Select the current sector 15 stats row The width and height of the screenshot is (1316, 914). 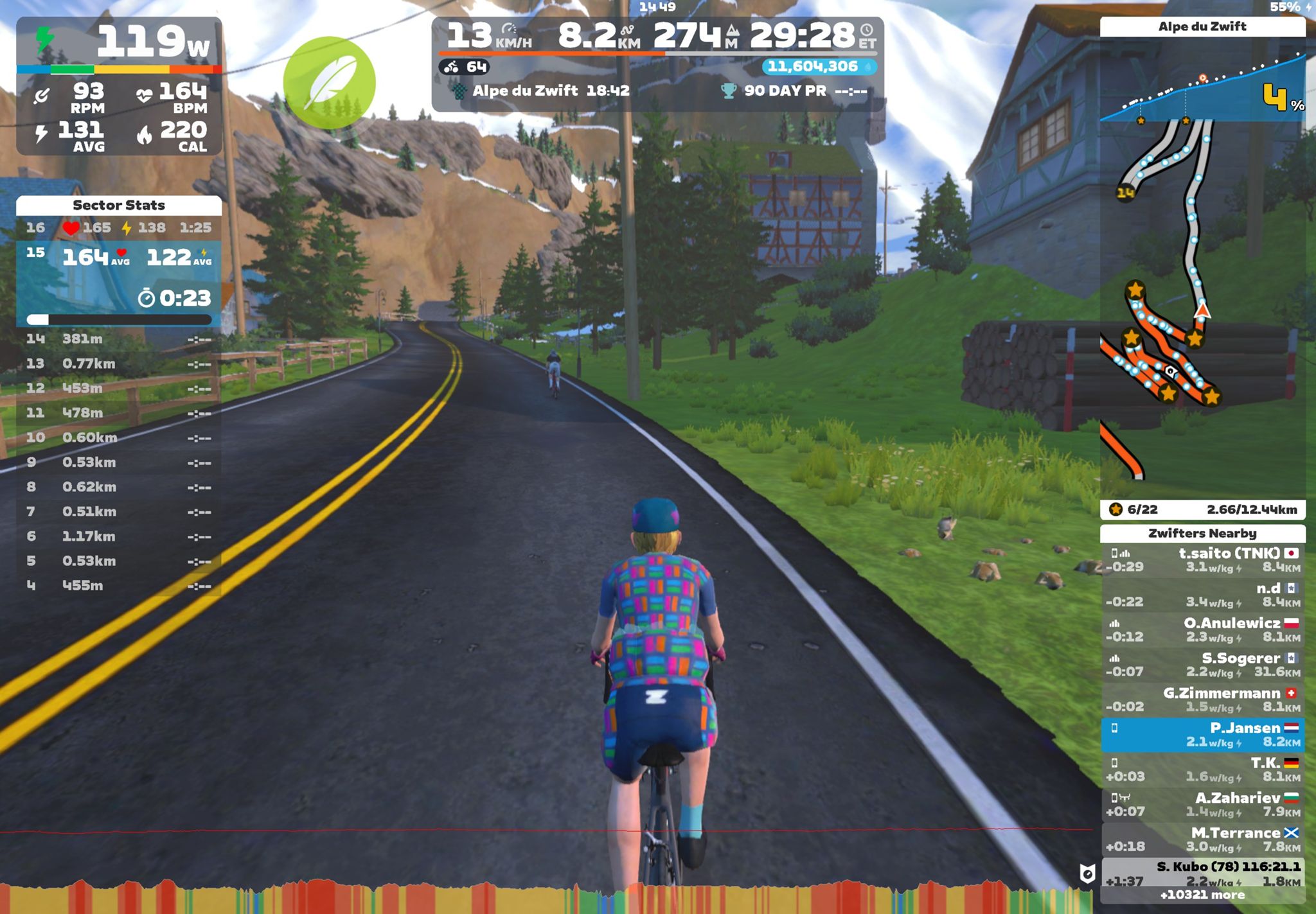(x=119, y=281)
